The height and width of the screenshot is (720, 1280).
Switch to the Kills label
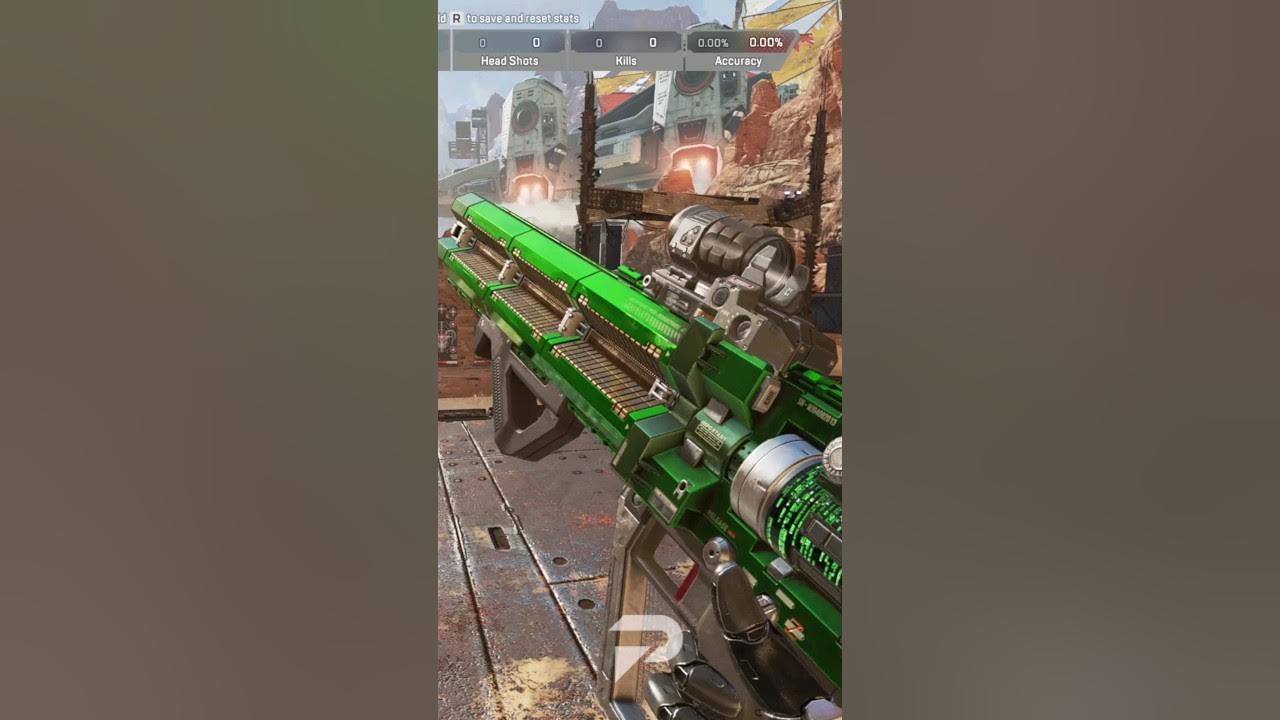tap(626, 61)
